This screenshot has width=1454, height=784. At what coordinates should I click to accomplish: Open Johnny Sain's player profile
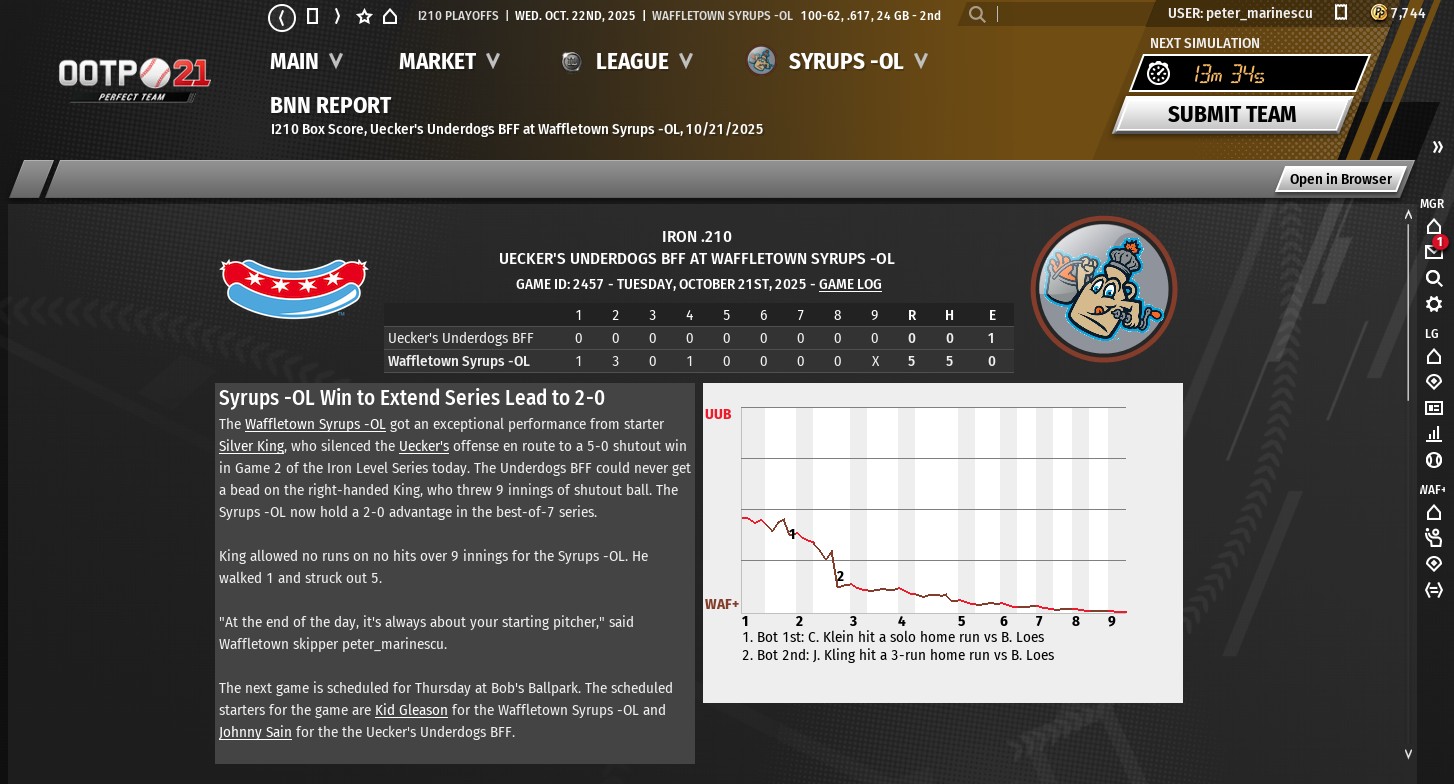pyautogui.click(x=255, y=732)
